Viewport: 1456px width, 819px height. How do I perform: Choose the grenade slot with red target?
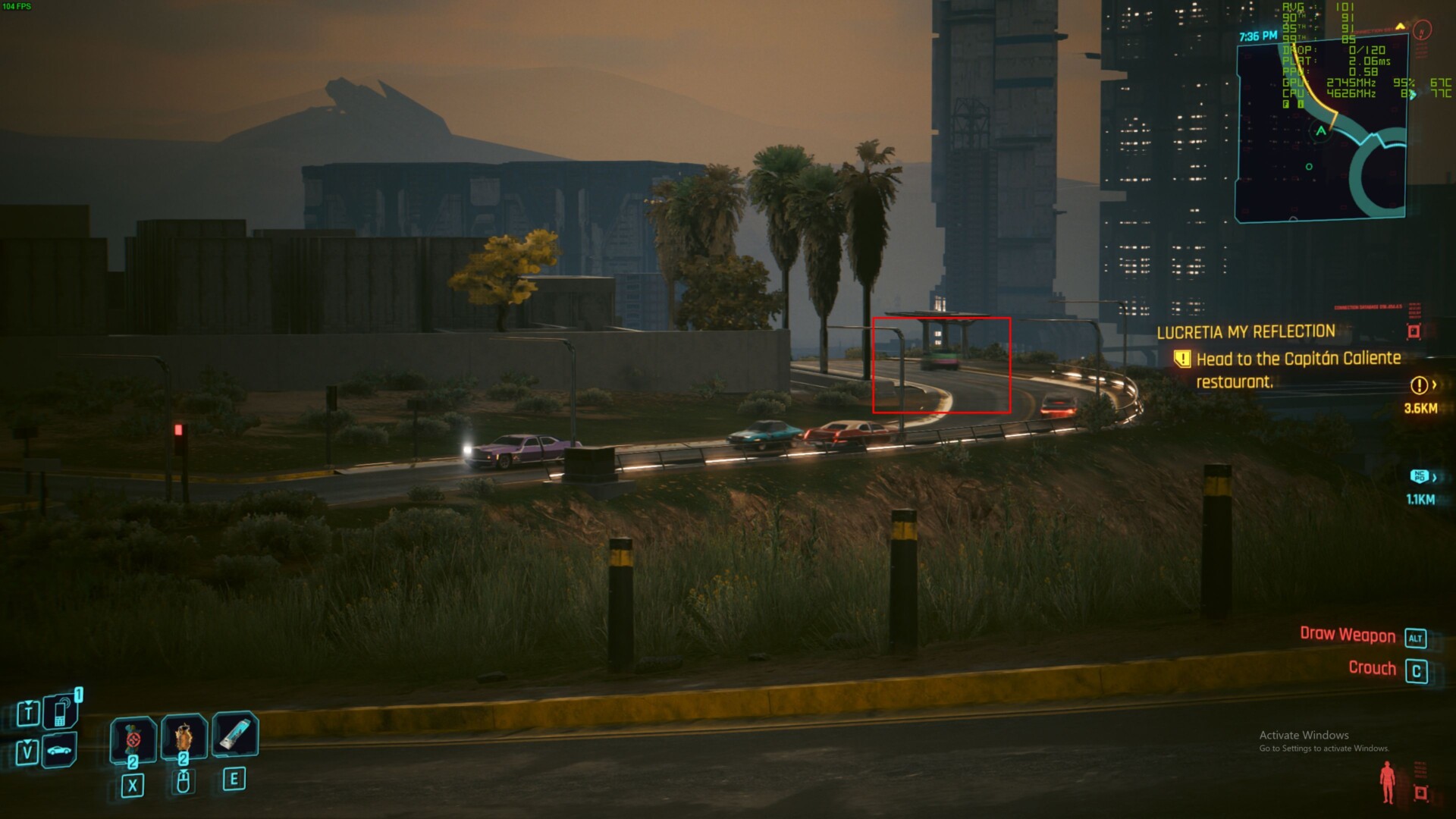point(133,738)
